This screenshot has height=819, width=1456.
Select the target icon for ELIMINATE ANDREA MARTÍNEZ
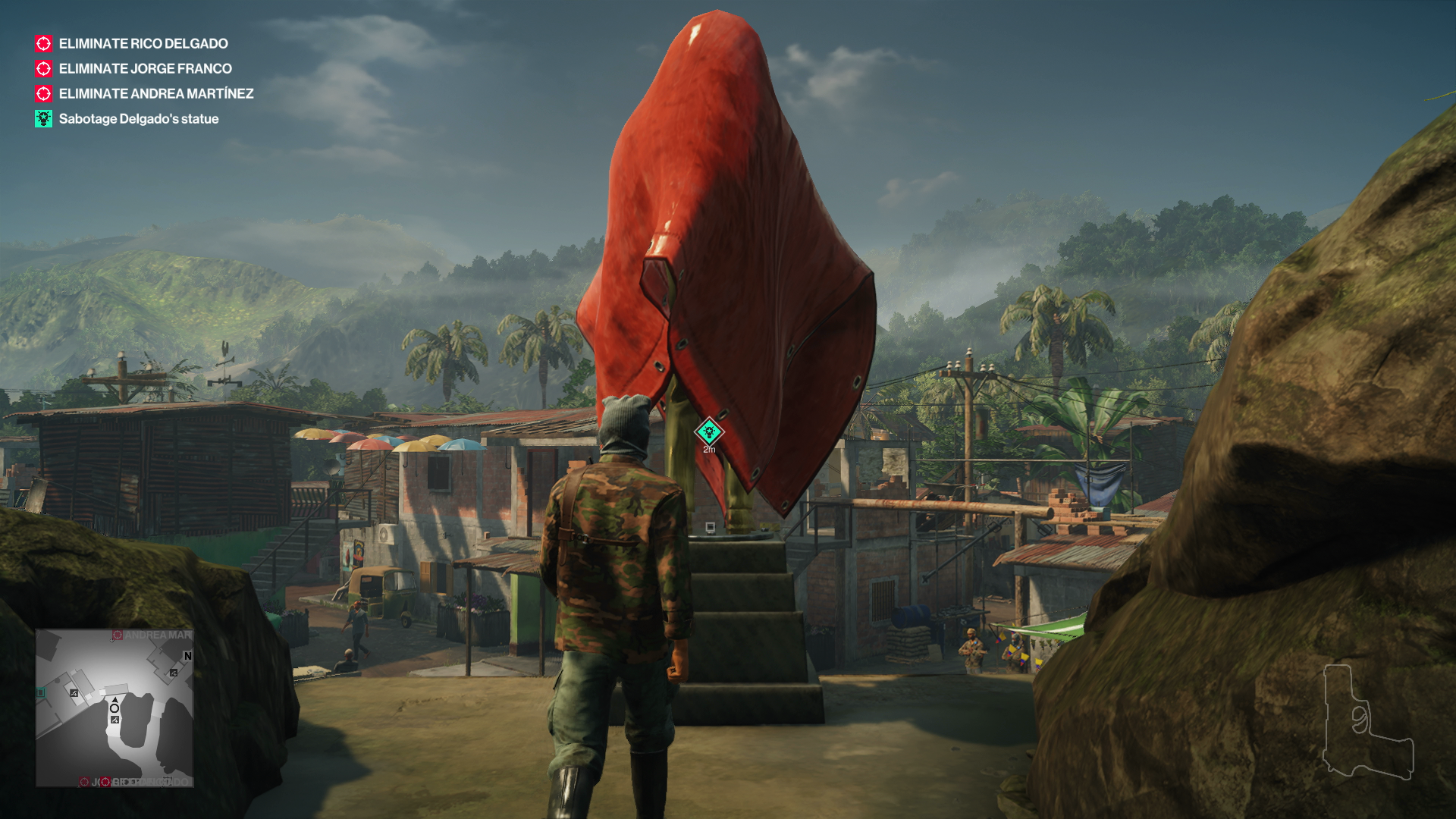click(x=42, y=93)
